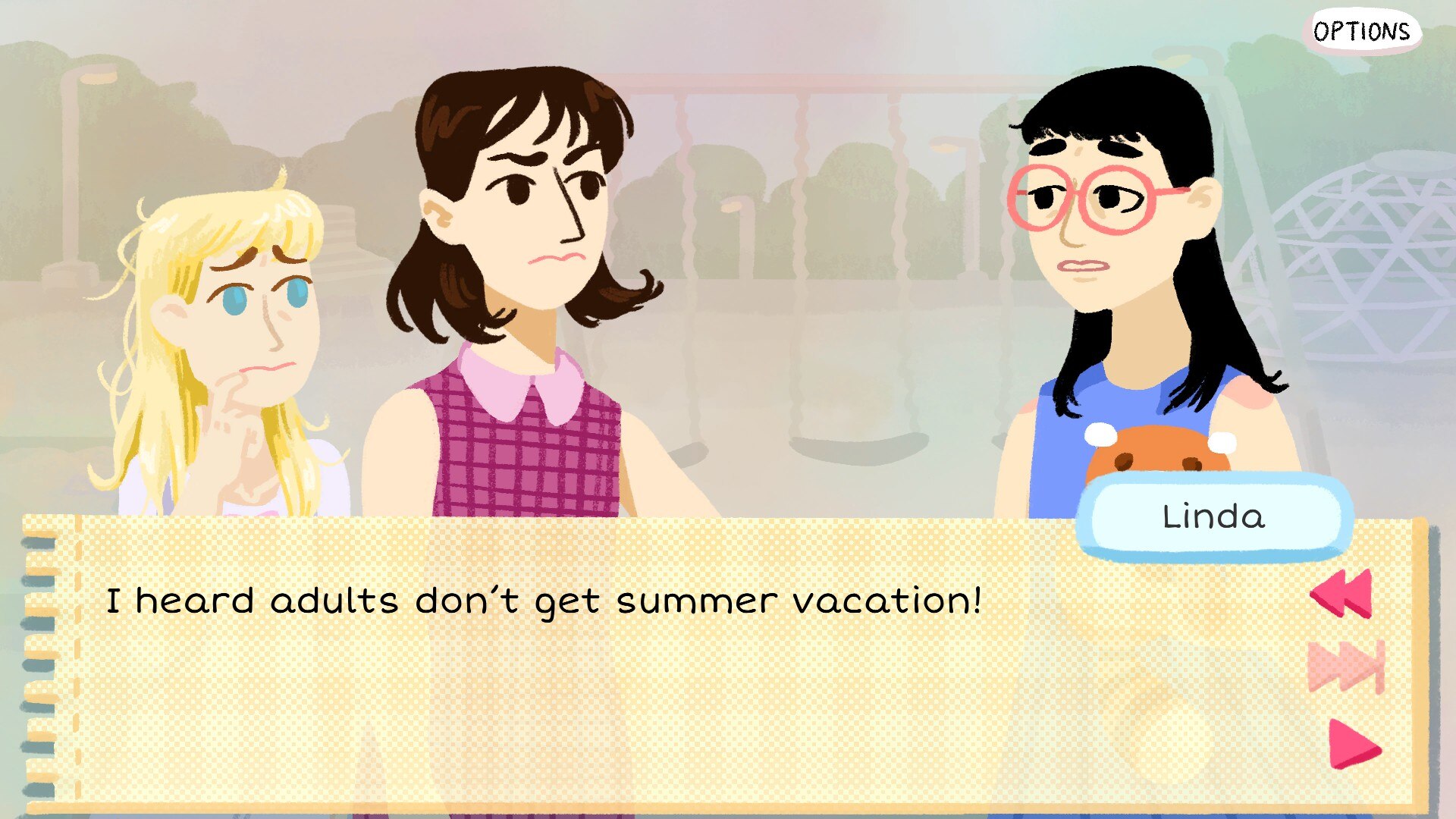Rewind dialogue with the double-left arrow
The image size is (1456, 819).
[x=1341, y=593]
